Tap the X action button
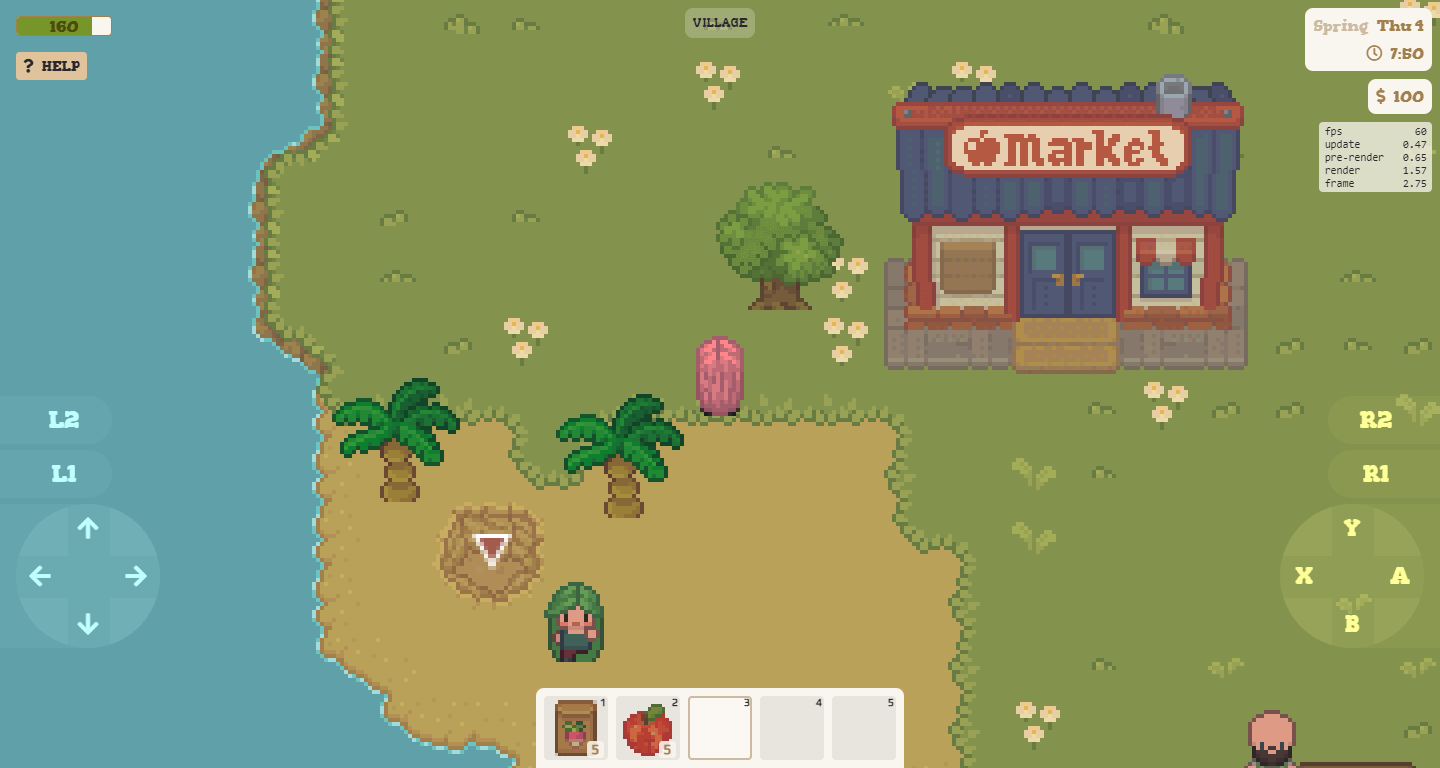Screen dimensions: 1440x768 (1304, 577)
